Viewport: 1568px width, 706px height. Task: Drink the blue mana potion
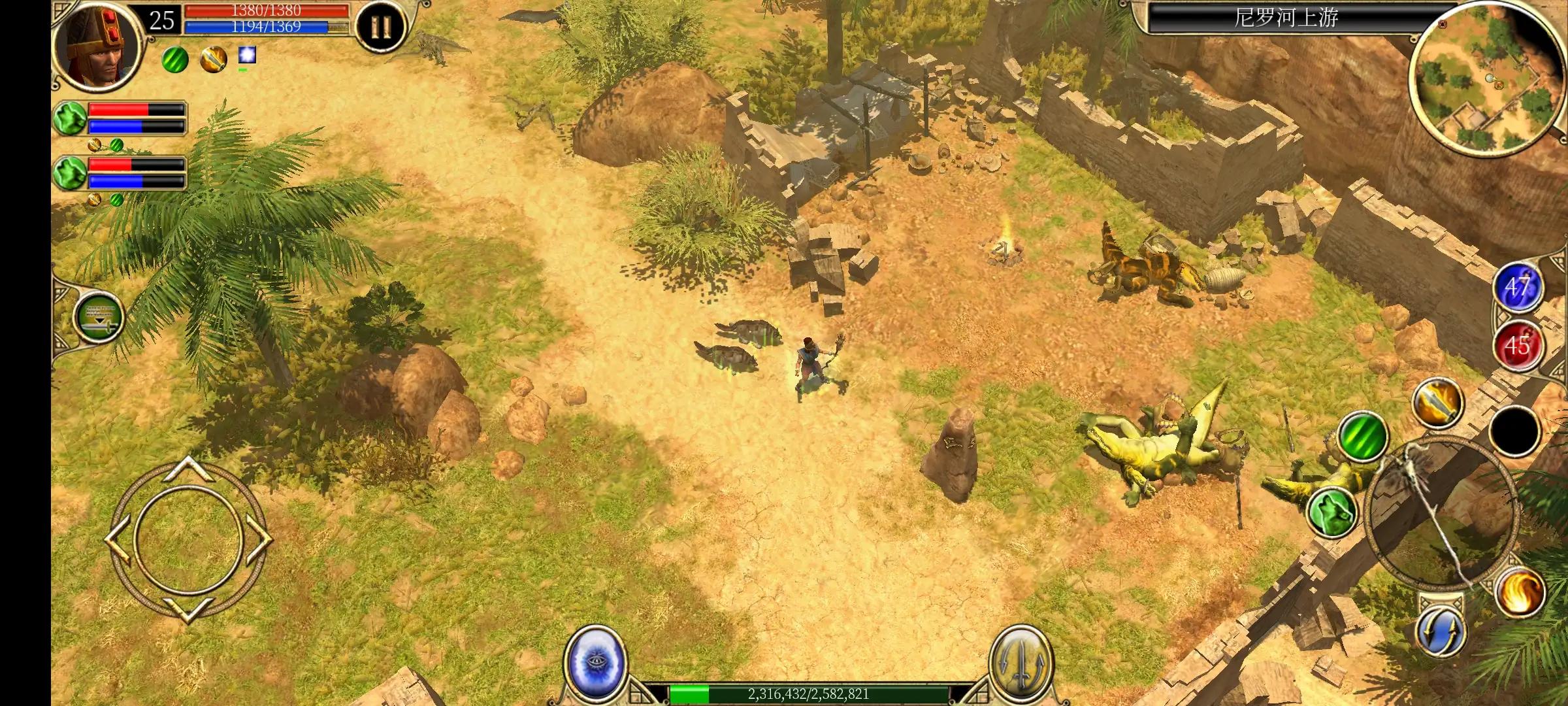click(x=1517, y=288)
